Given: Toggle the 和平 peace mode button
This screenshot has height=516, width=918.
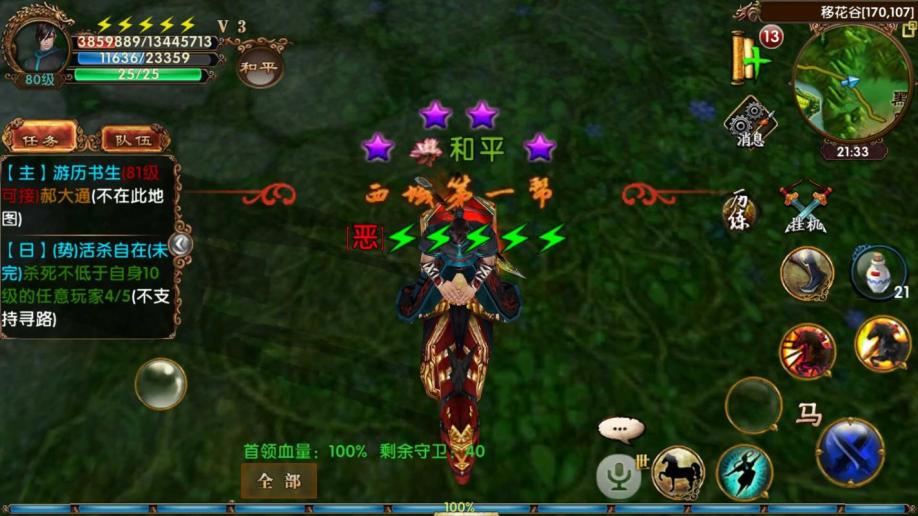Looking at the screenshot, I should click(259, 67).
